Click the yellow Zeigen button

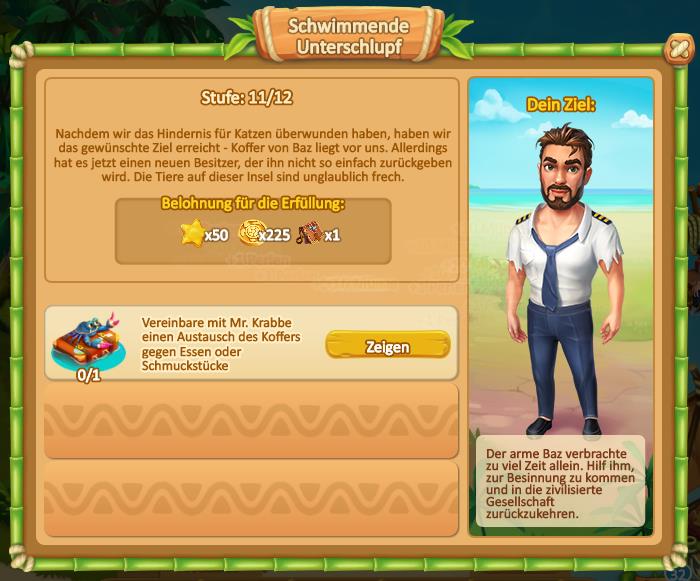(387, 346)
